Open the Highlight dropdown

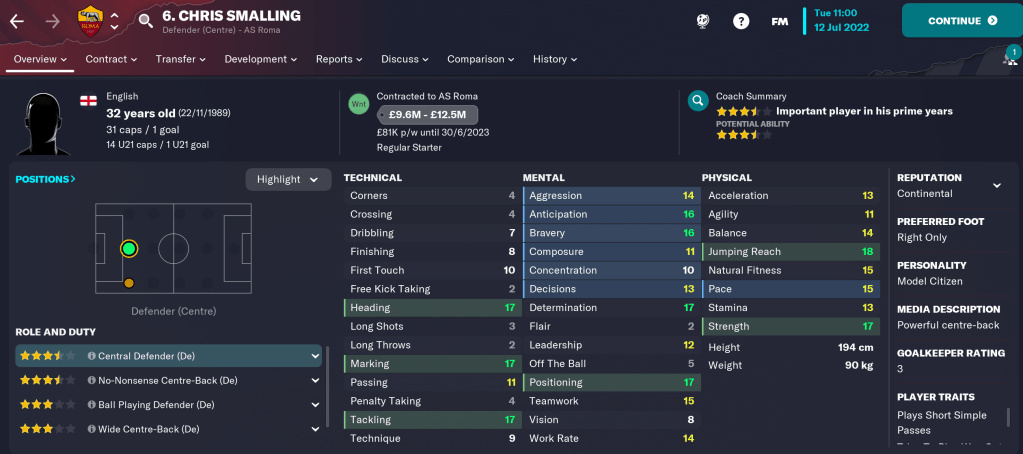point(288,179)
